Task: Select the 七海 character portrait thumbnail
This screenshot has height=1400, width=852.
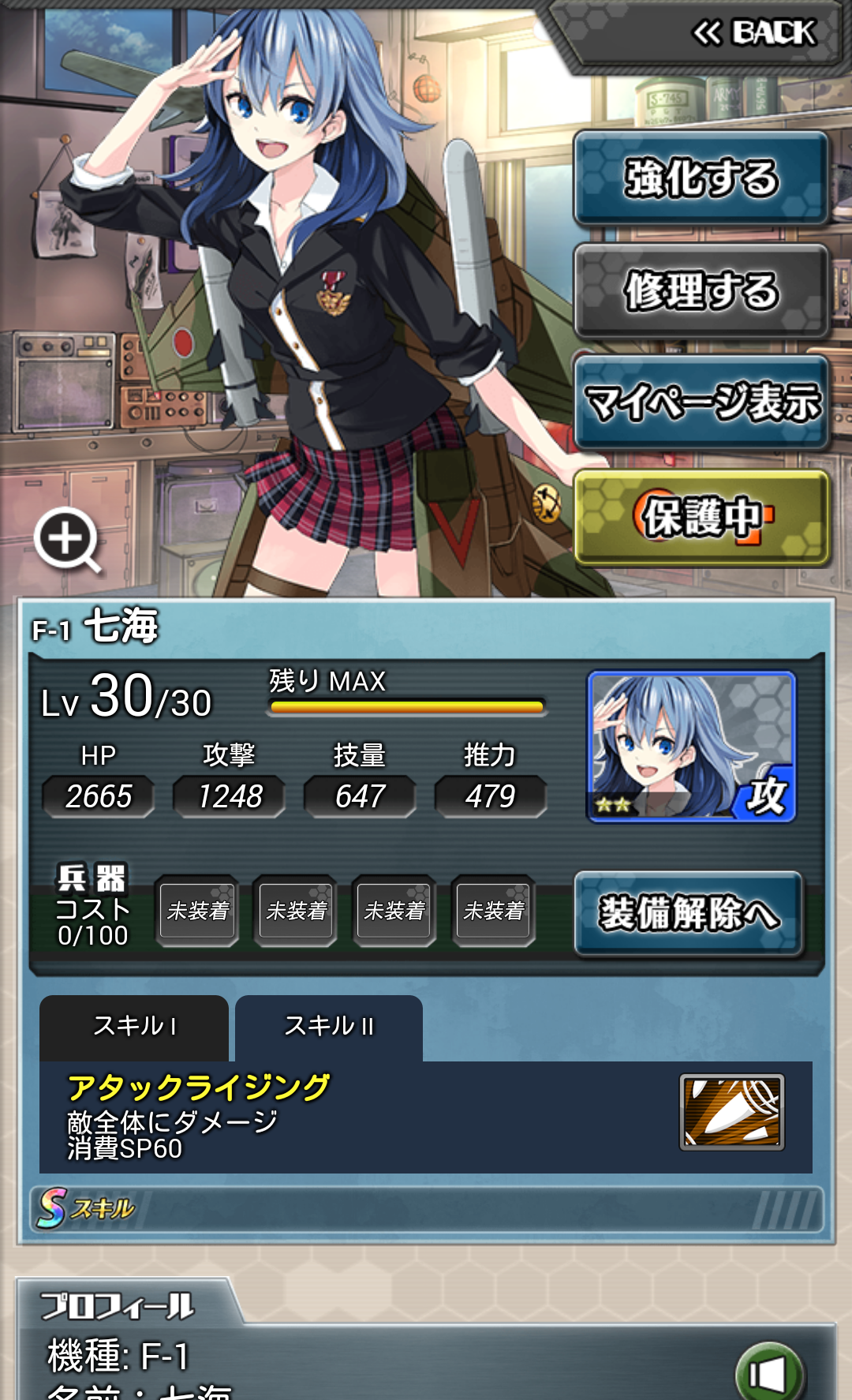Action: point(691,746)
